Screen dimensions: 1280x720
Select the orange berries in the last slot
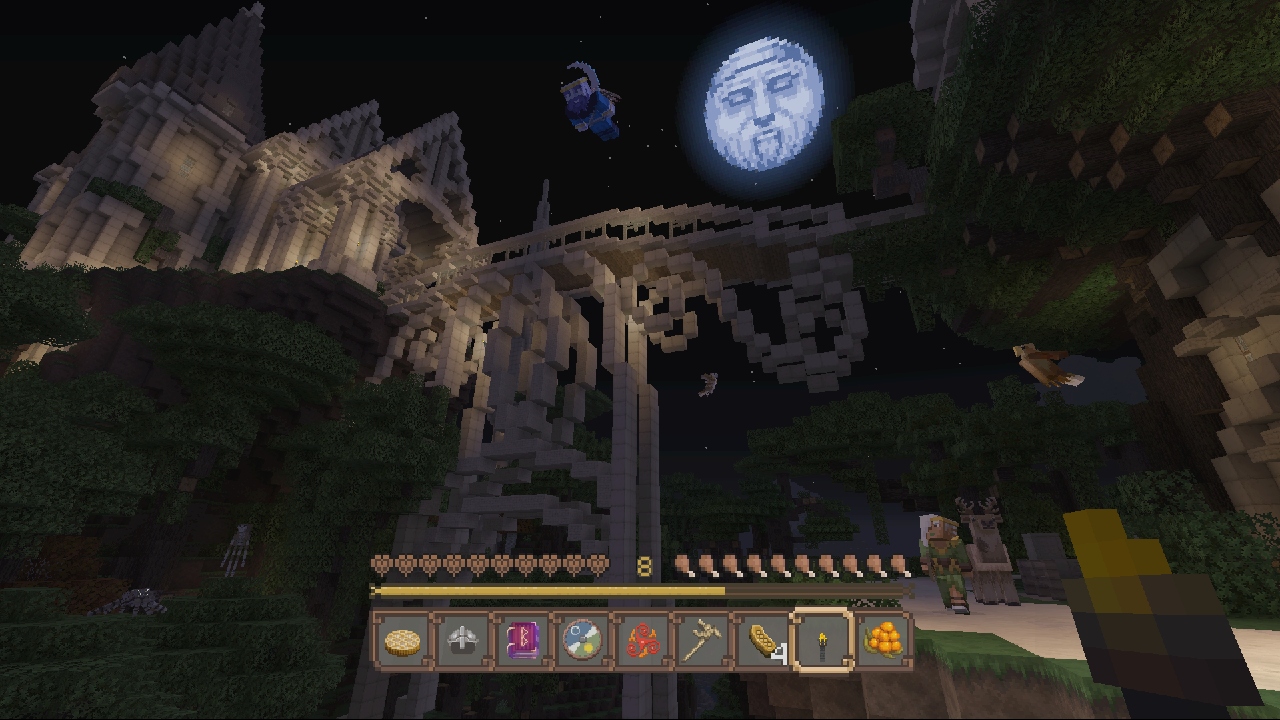pyautogui.click(x=881, y=640)
